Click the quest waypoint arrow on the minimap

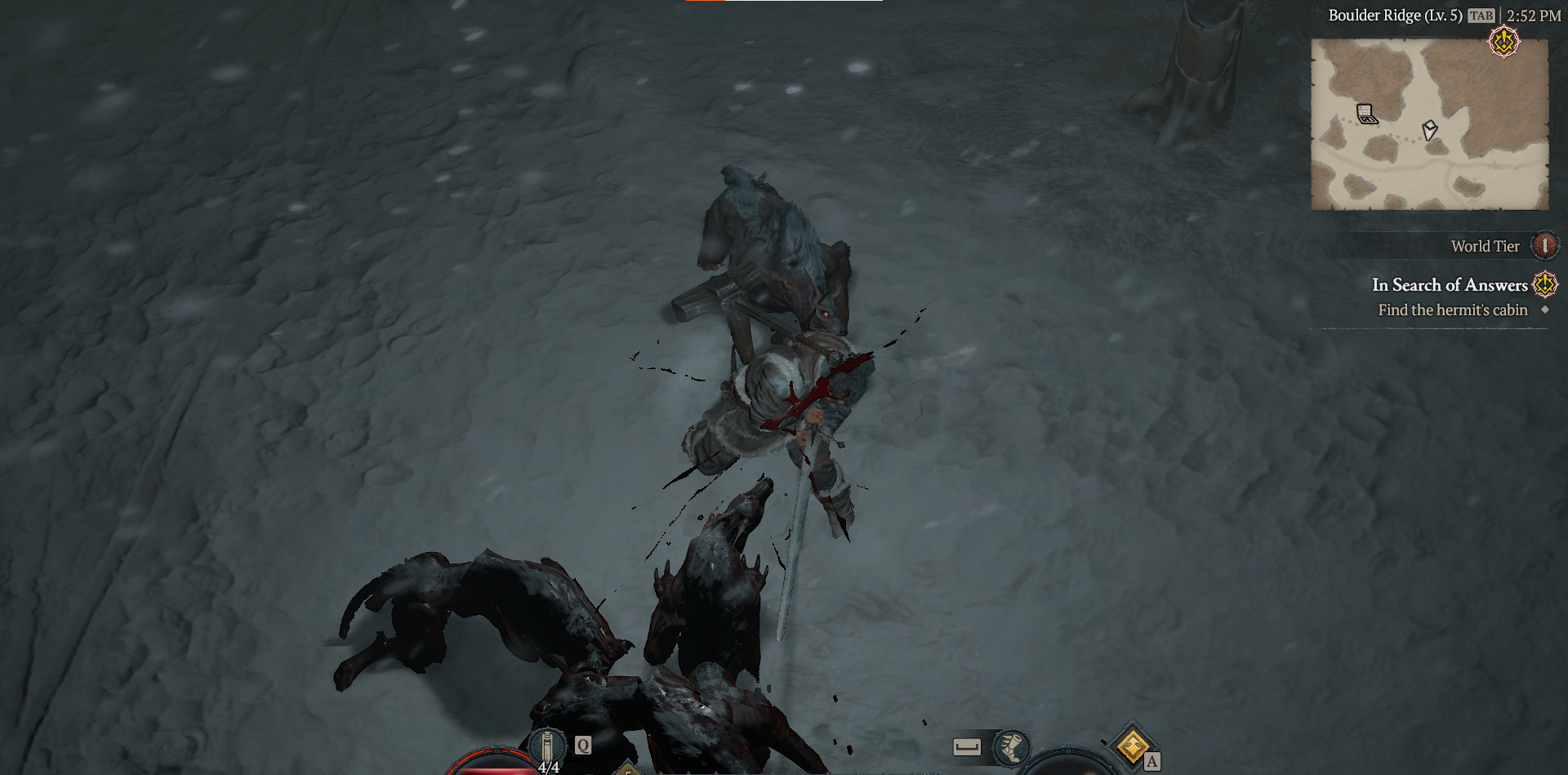[x=1429, y=131]
